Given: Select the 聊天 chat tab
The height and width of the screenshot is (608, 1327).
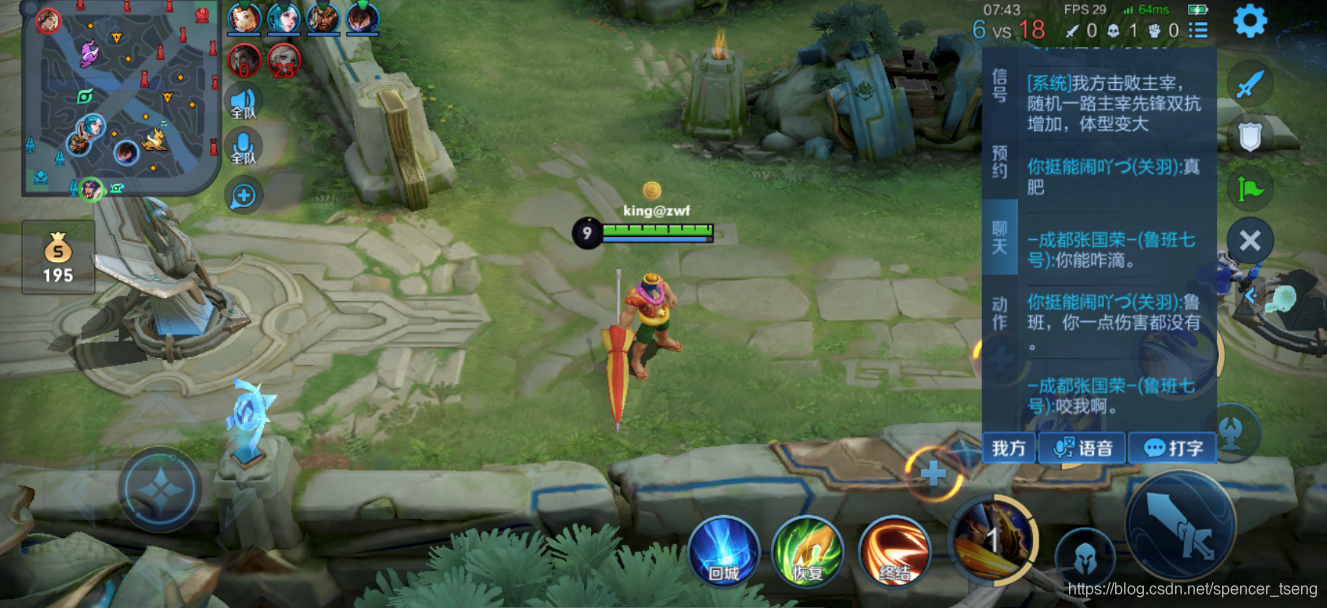Looking at the screenshot, I should tap(999, 237).
